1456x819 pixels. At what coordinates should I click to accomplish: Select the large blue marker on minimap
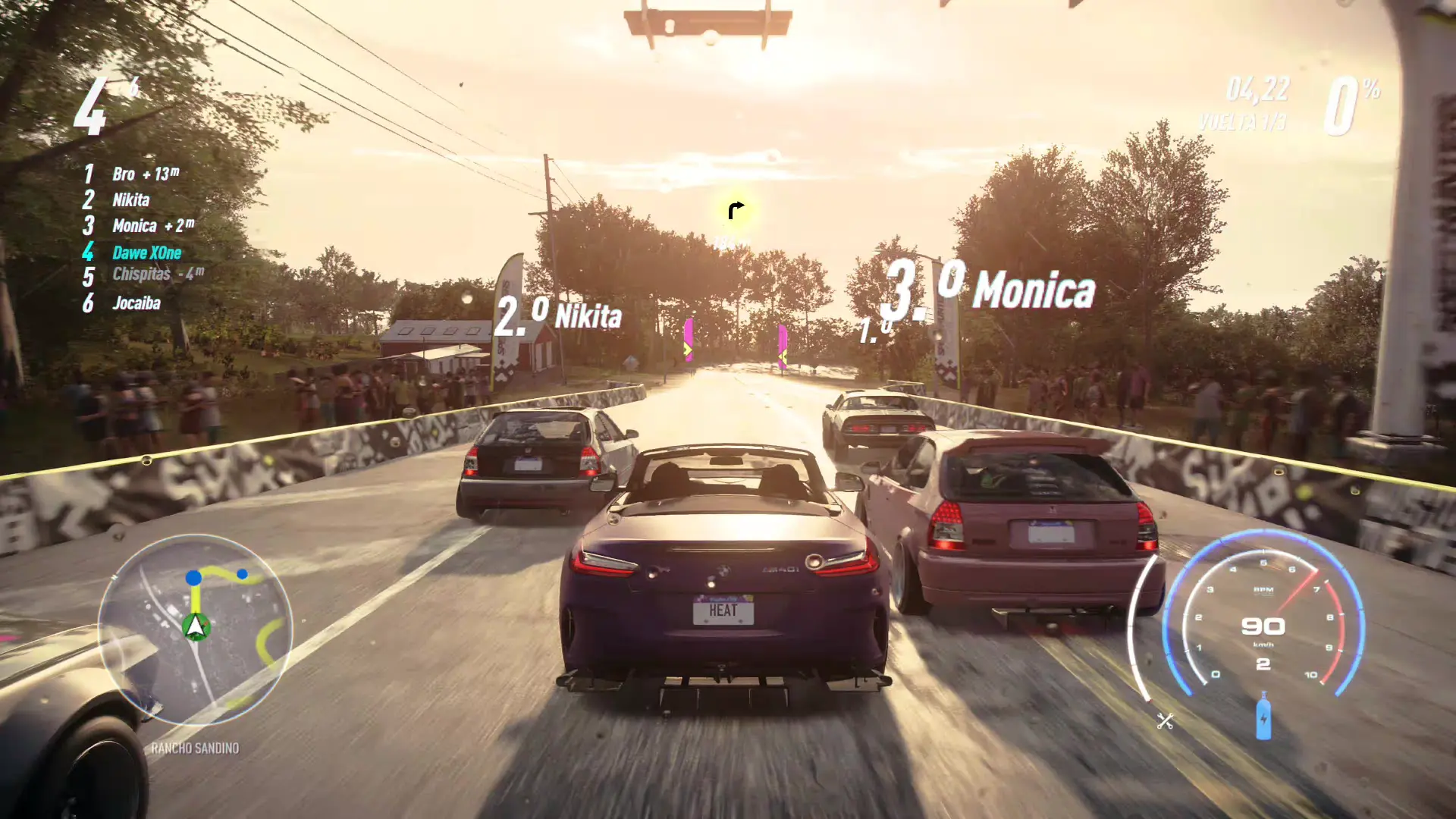pos(193,578)
